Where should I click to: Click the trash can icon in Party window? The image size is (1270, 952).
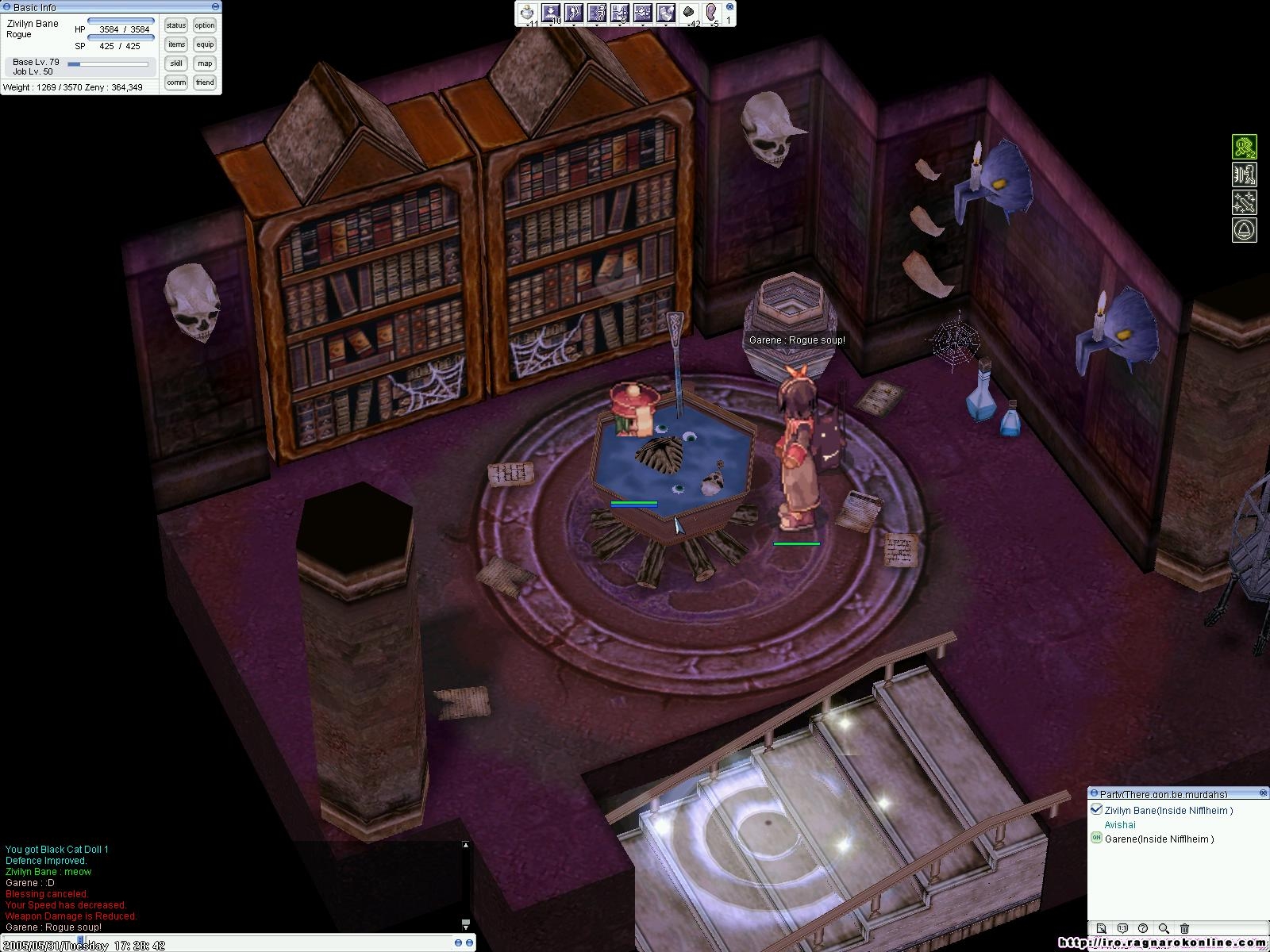1184,928
